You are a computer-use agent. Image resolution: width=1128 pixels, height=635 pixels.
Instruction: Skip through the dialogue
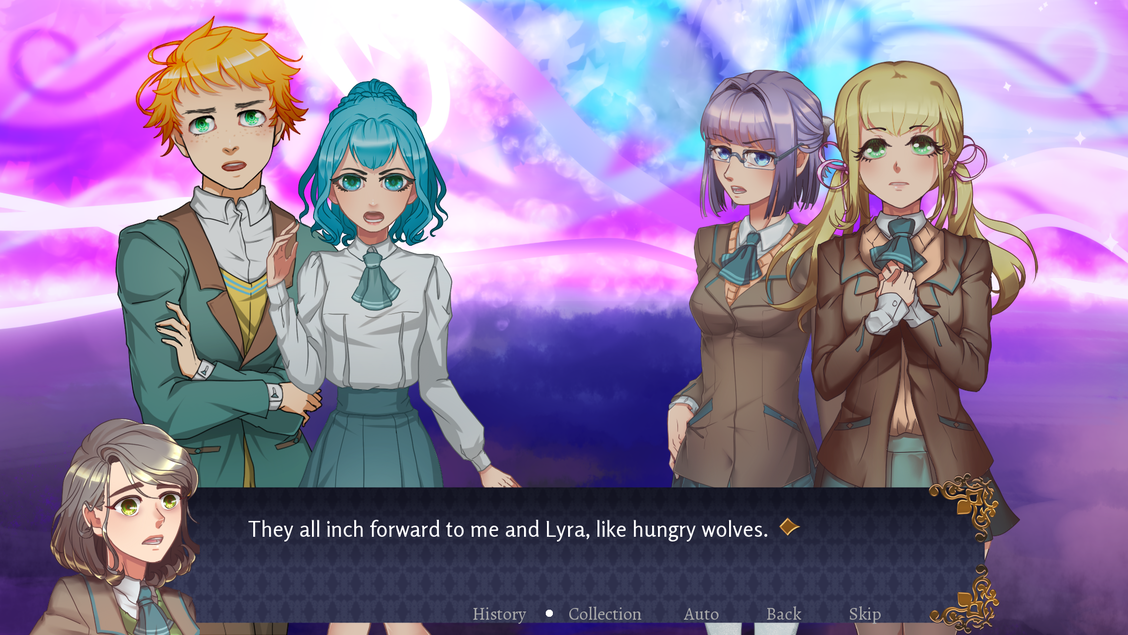(x=865, y=614)
